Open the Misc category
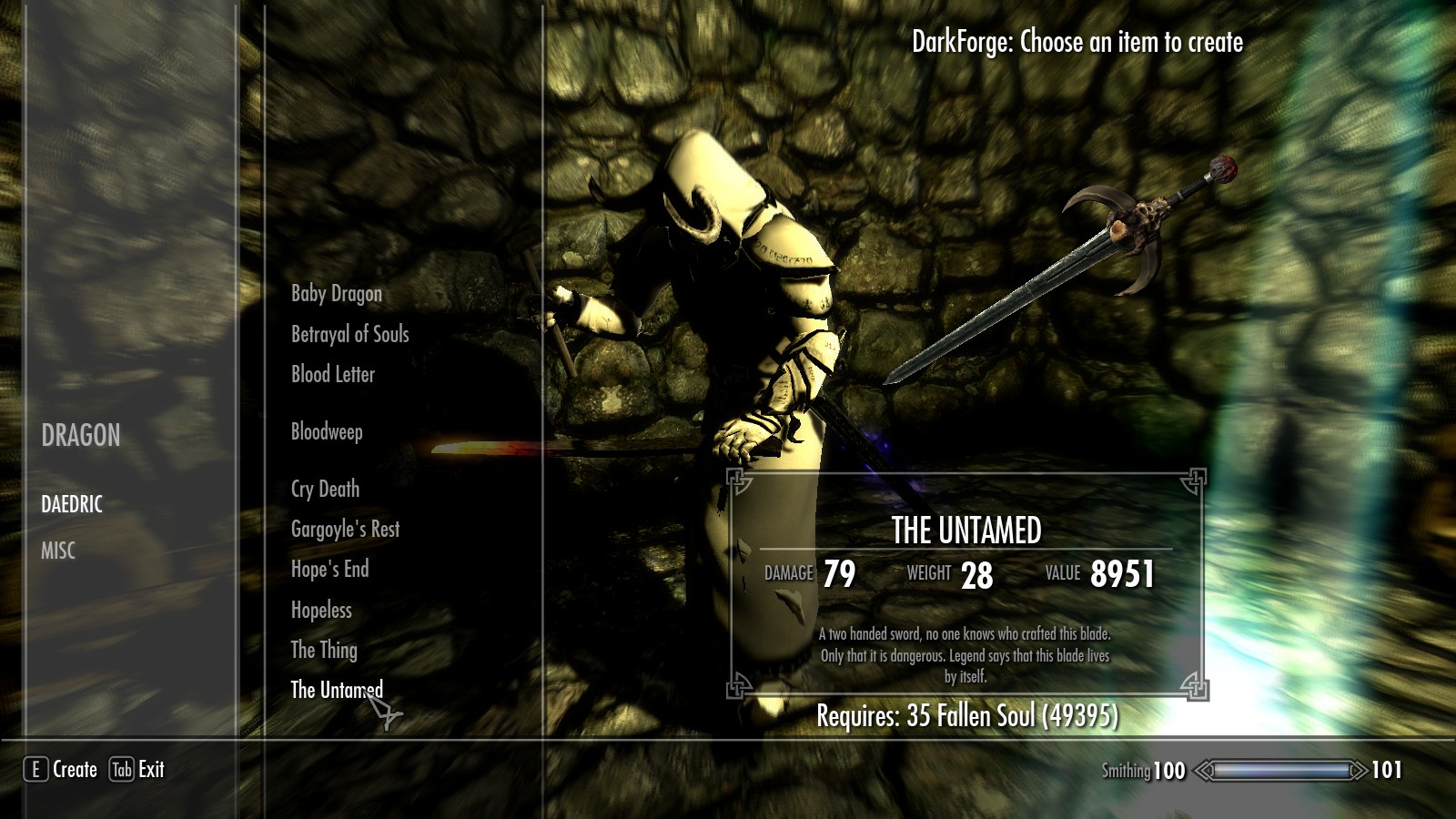 click(58, 551)
